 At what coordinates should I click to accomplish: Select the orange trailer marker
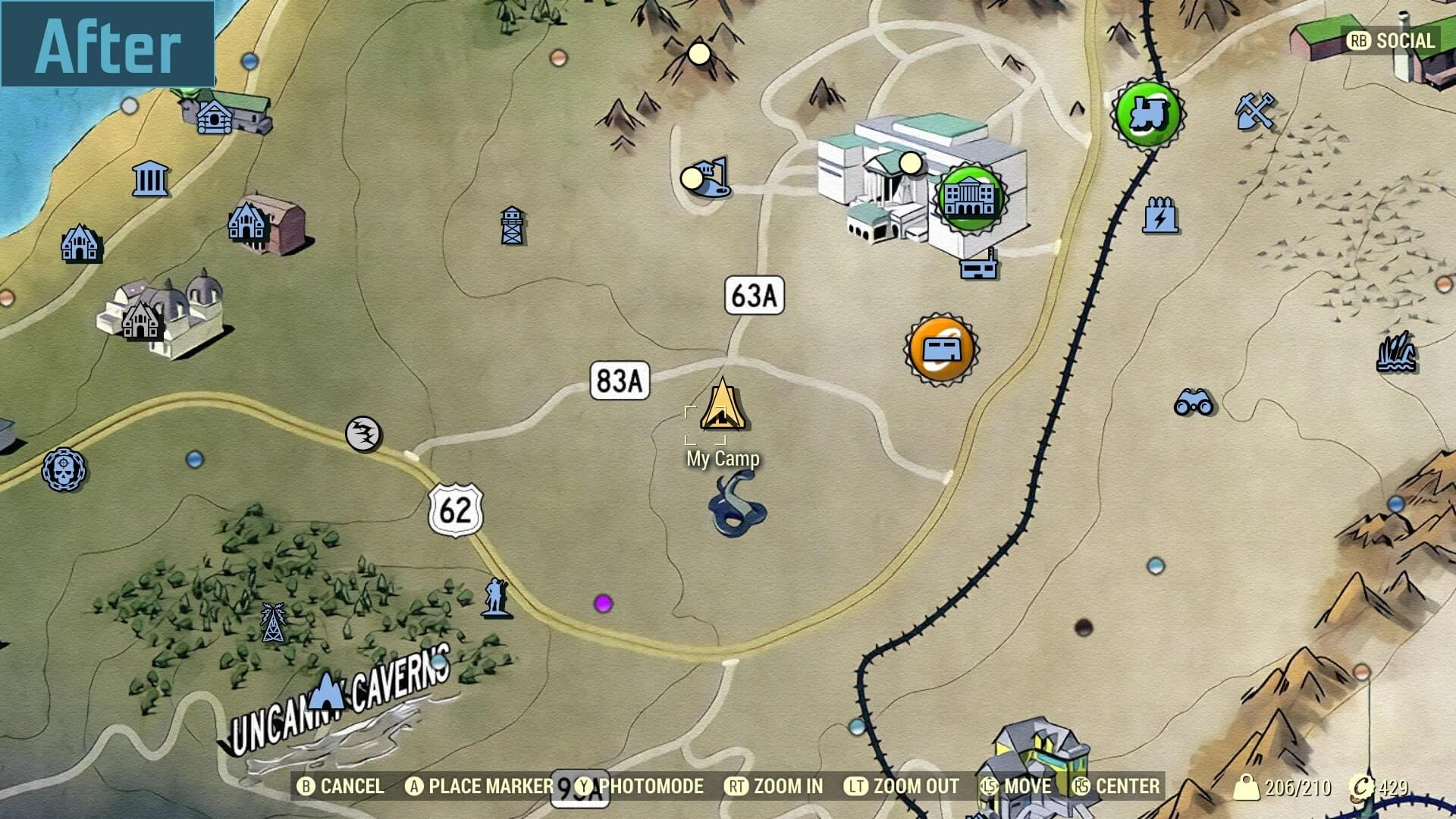pyautogui.click(x=941, y=349)
